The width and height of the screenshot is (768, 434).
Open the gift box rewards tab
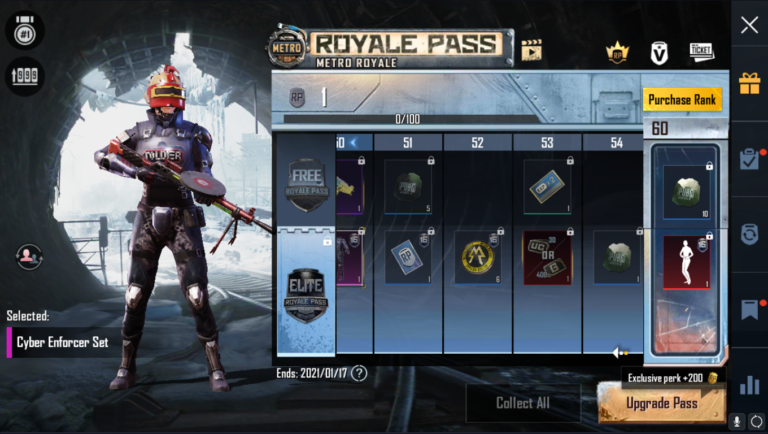(749, 83)
